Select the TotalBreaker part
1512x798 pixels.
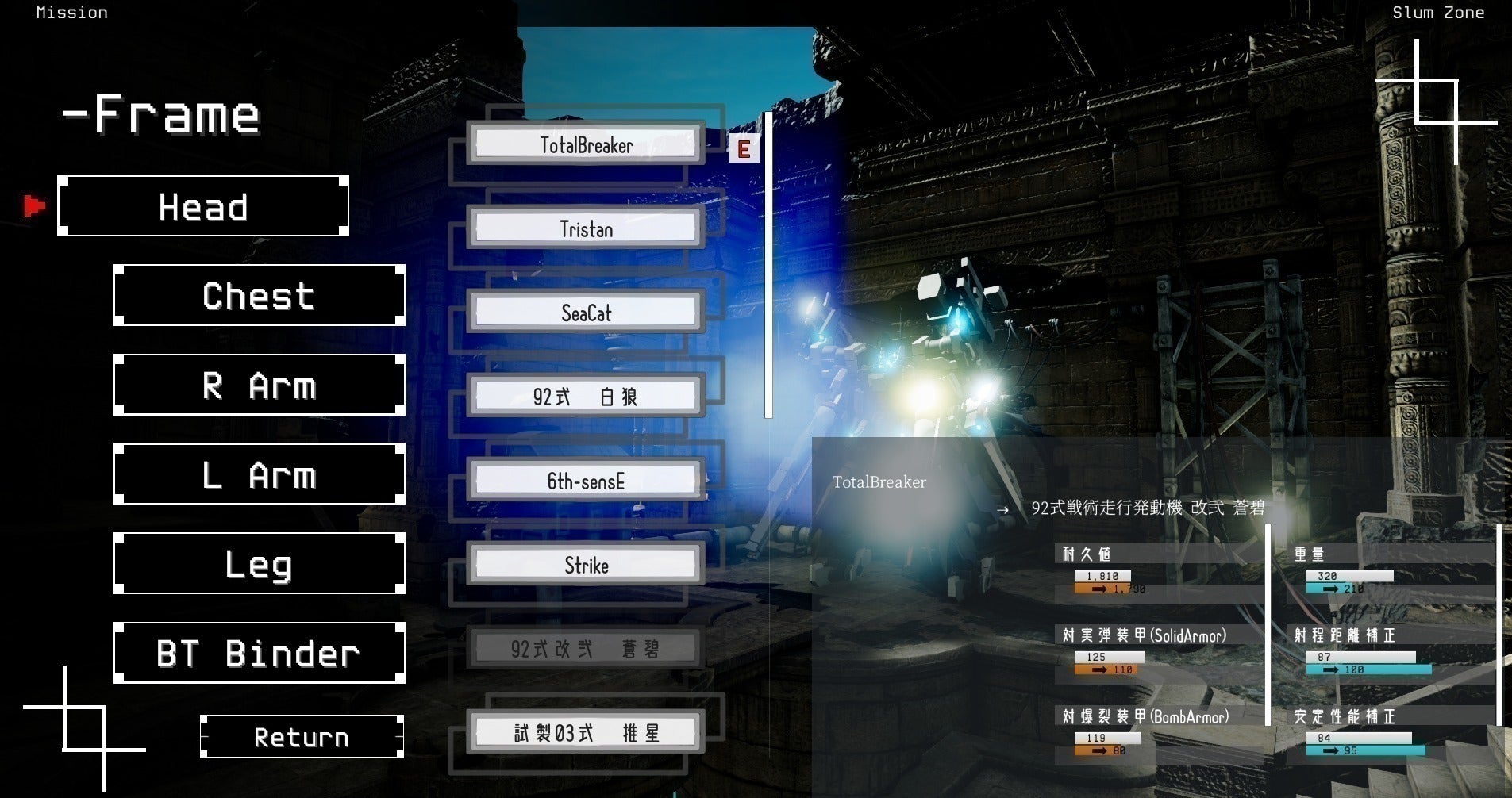tap(586, 144)
